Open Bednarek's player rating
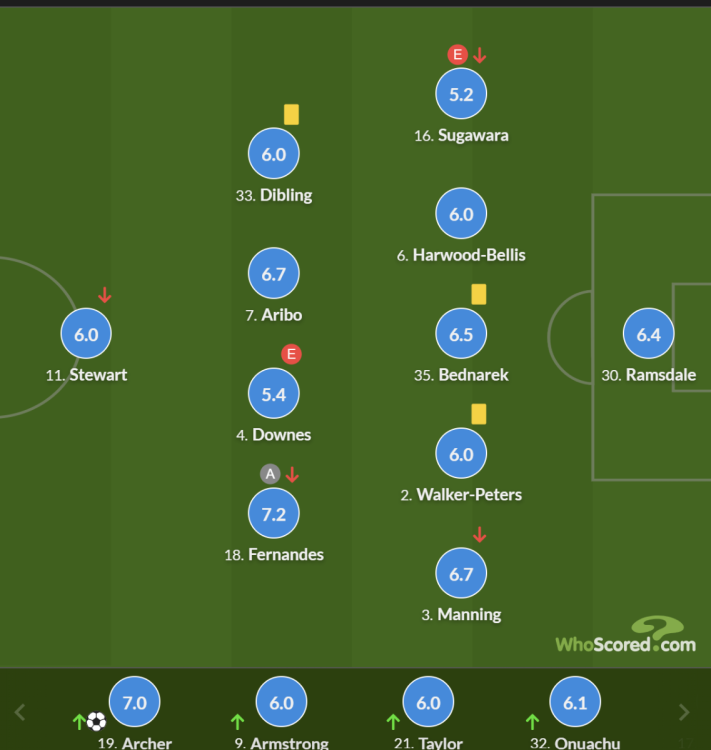Image resolution: width=711 pixels, height=750 pixels. coord(461,335)
